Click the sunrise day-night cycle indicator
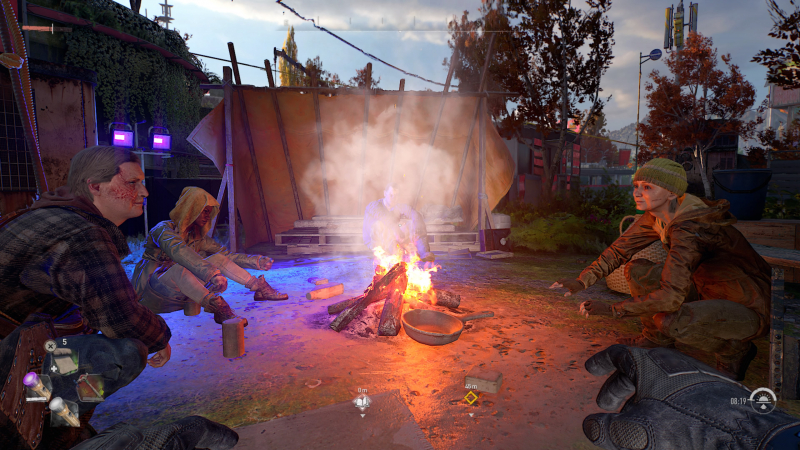The height and width of the screenshot is (450, 800). 763,400
